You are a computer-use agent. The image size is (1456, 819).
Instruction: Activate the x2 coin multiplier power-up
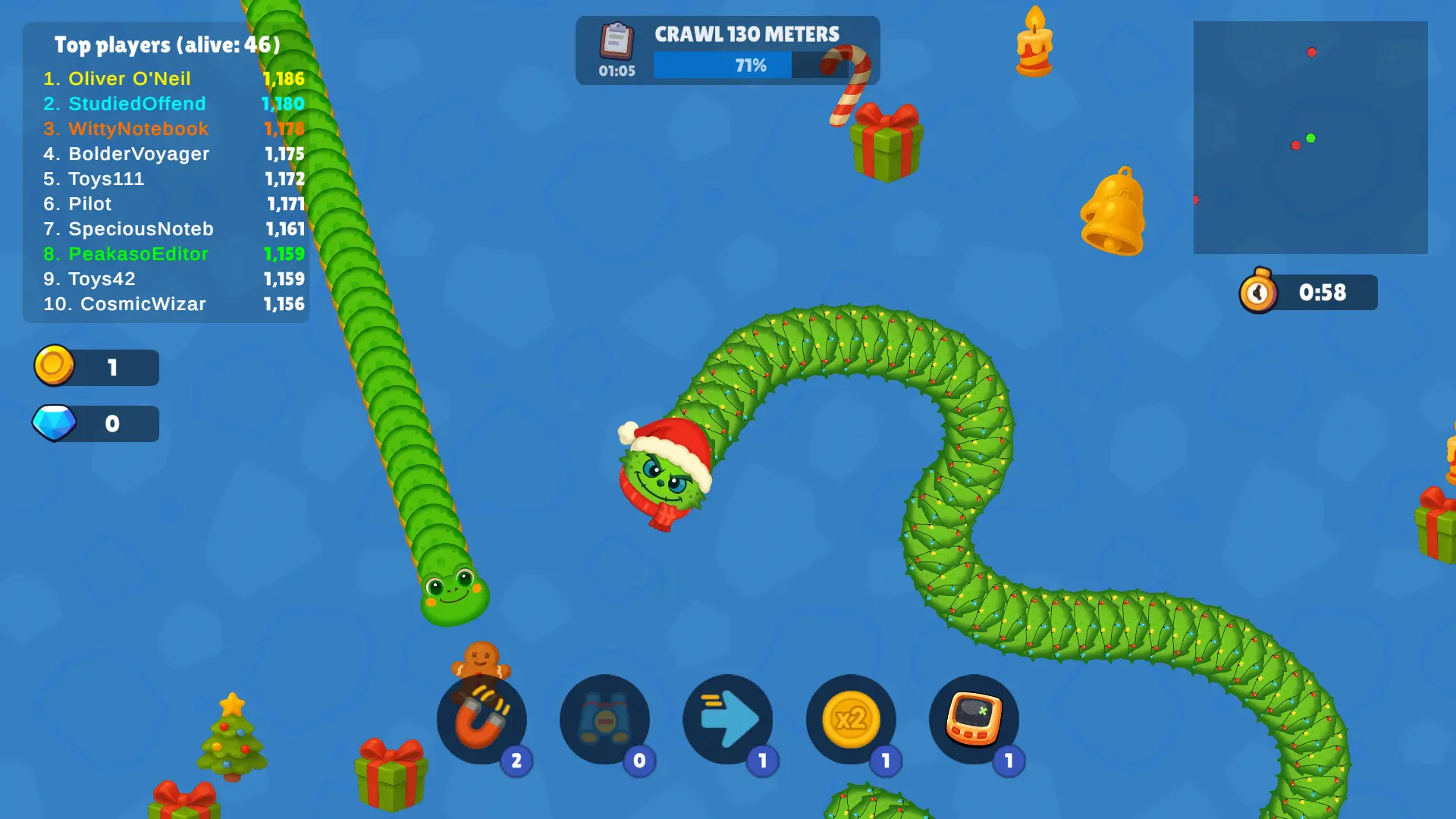coord(851,720)
